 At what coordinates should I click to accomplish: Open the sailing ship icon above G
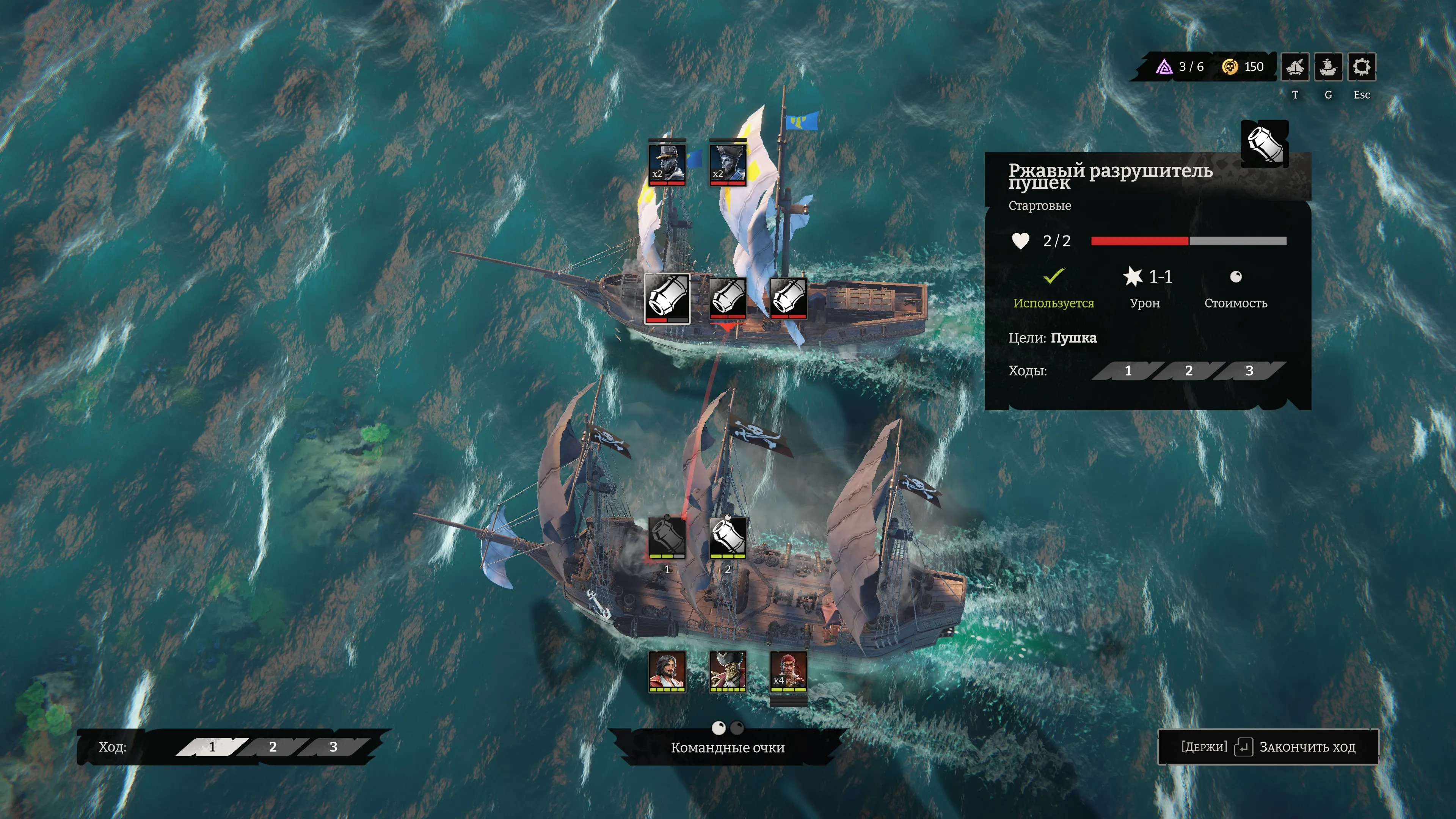[x=1328, y=67]
